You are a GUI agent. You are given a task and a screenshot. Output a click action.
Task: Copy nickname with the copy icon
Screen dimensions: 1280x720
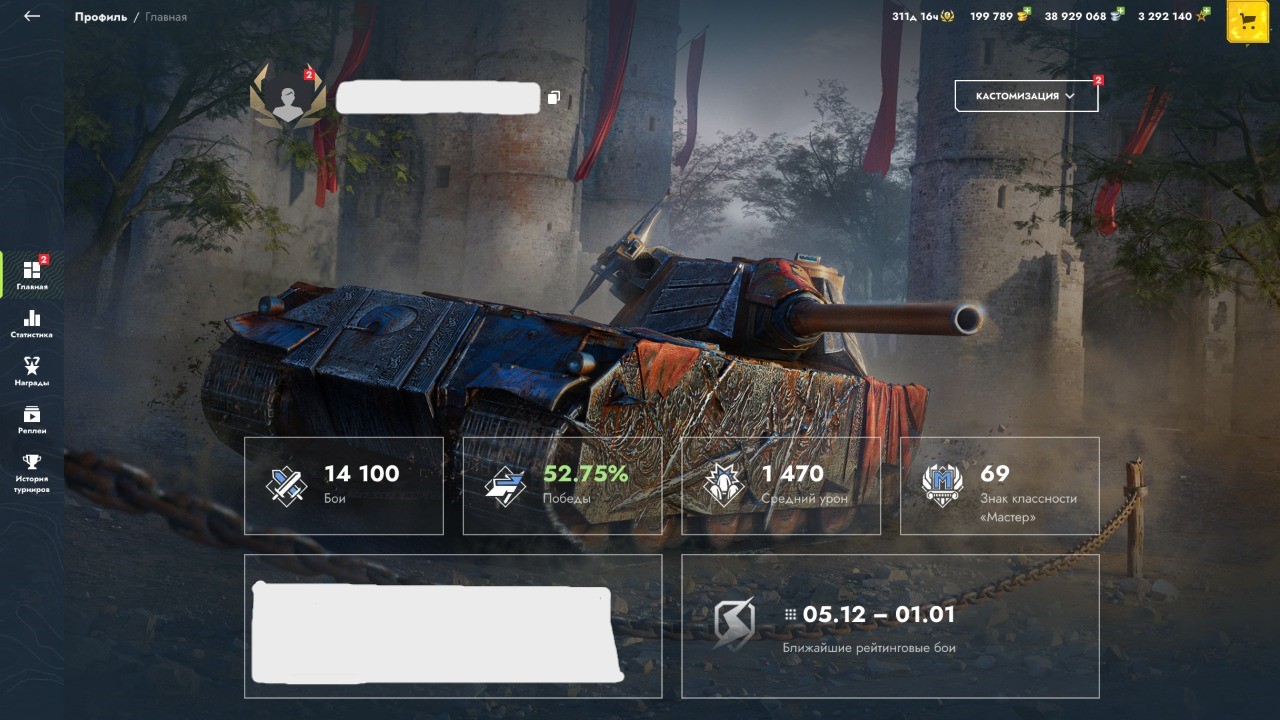tap(554, 98)
